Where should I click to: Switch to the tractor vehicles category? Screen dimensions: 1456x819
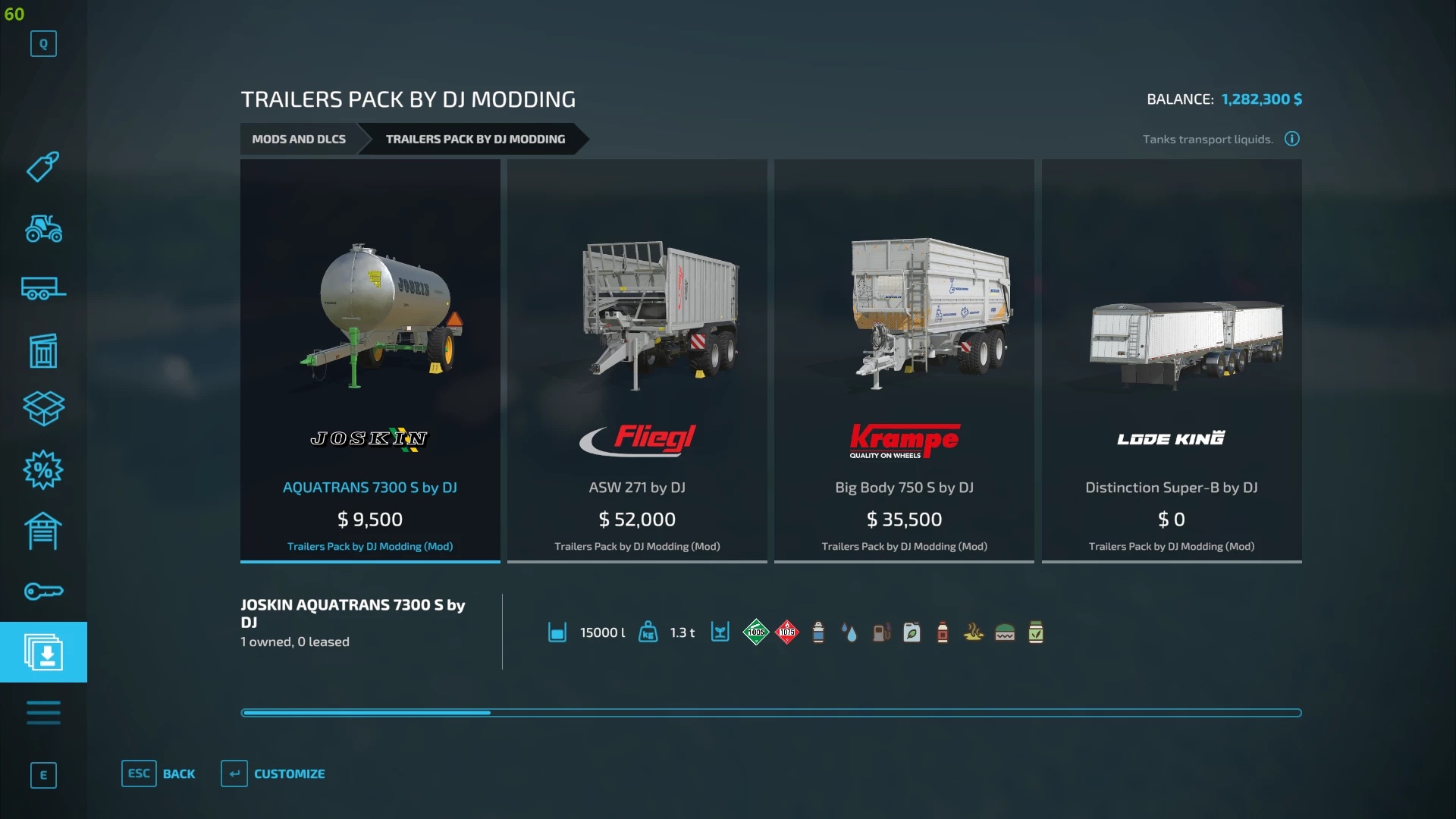click(43, 228)
